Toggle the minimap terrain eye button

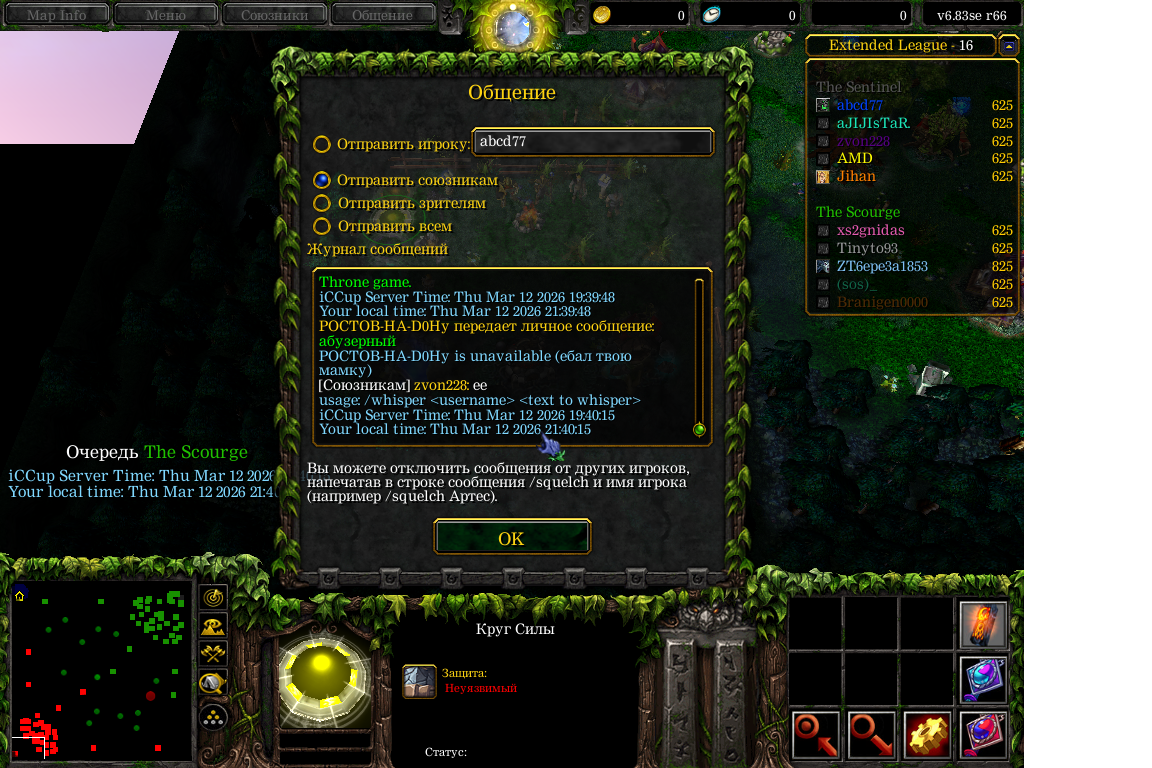[213, 626]
